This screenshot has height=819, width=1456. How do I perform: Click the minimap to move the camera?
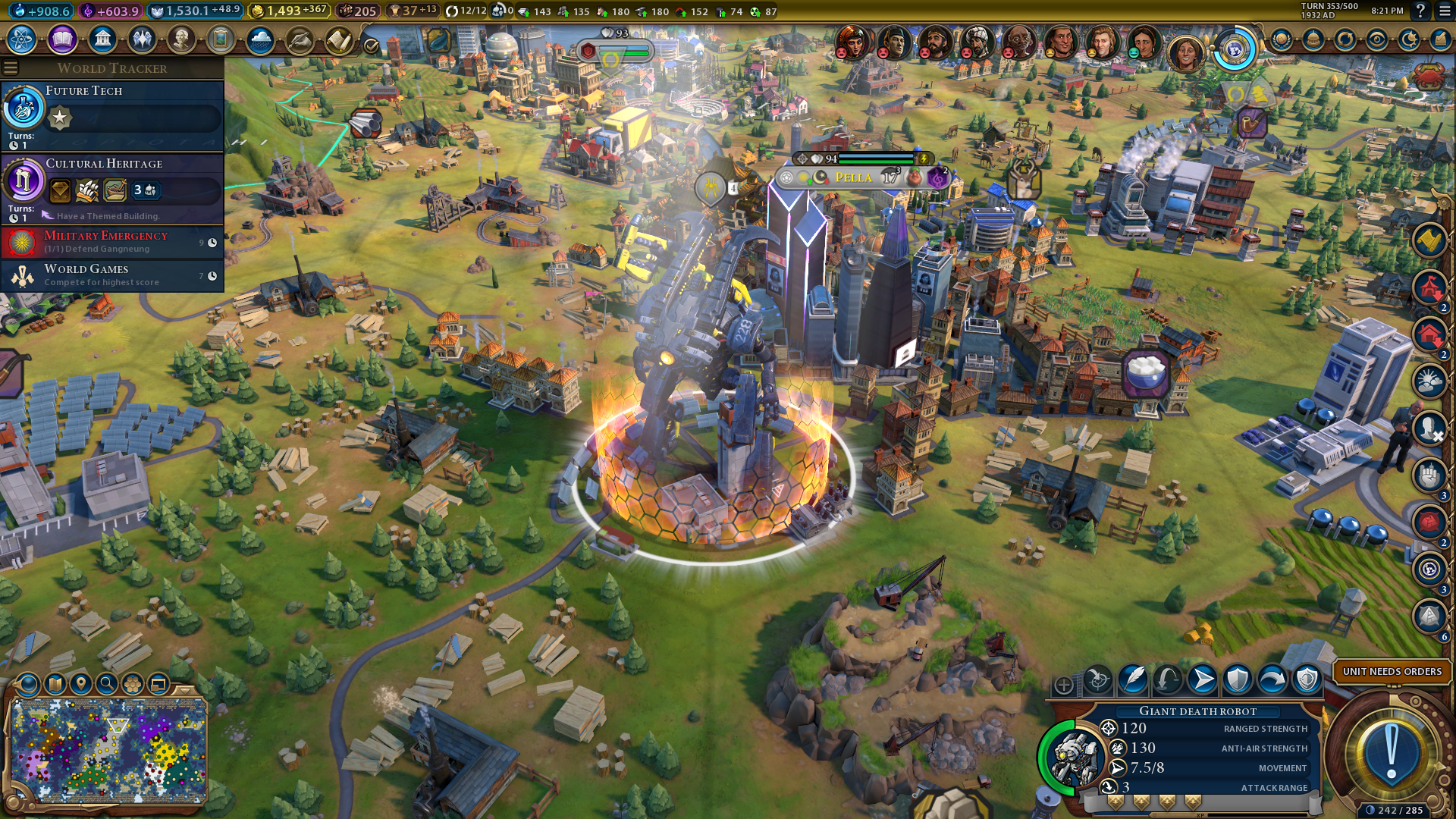(108, 751)
